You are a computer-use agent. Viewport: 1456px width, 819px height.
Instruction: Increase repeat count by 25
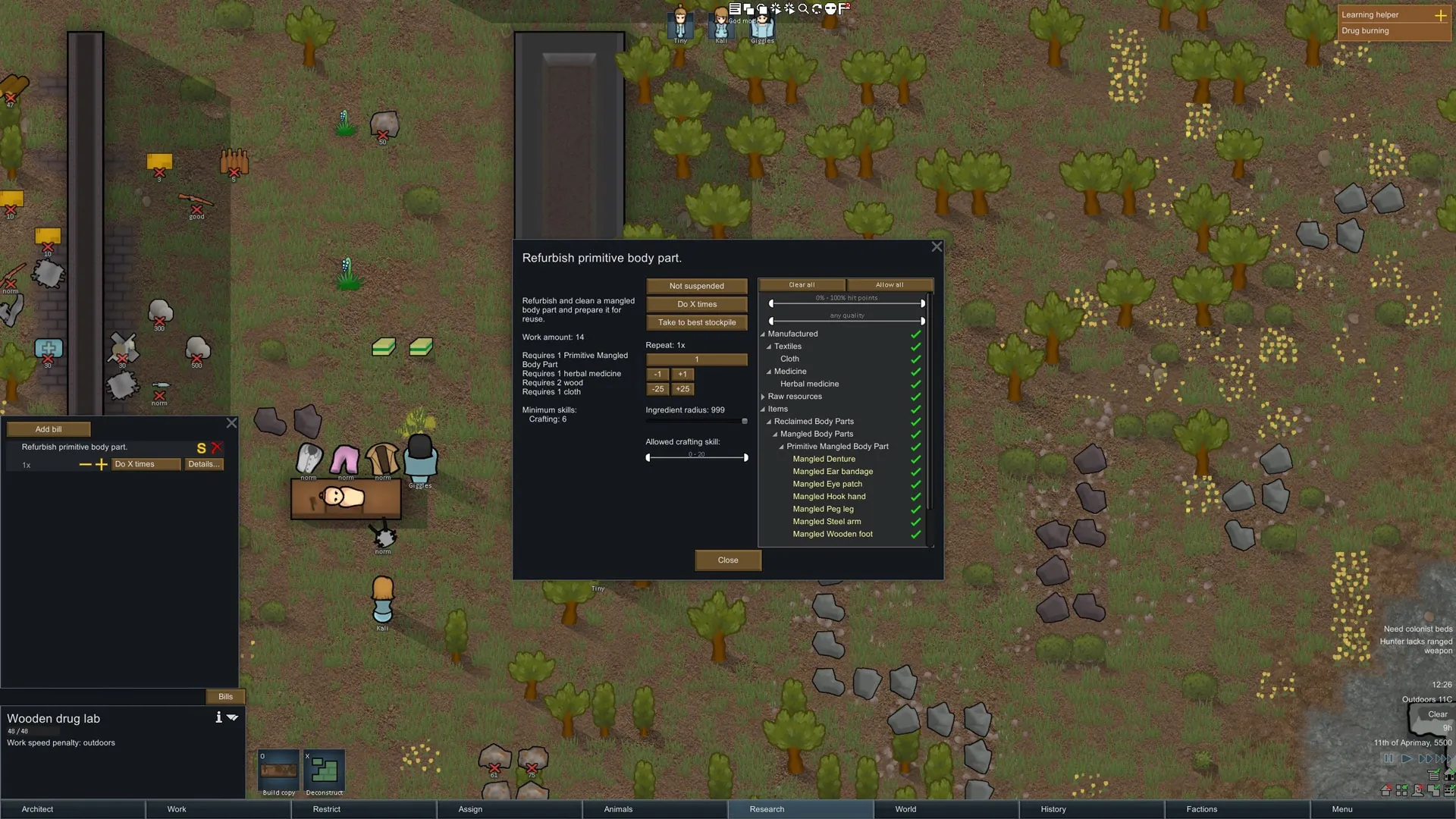(682, 389)
